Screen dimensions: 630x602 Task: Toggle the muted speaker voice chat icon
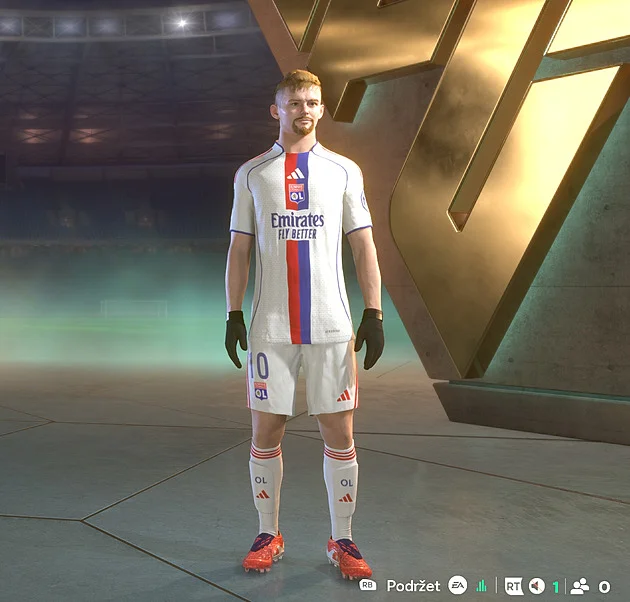(537, 586)
